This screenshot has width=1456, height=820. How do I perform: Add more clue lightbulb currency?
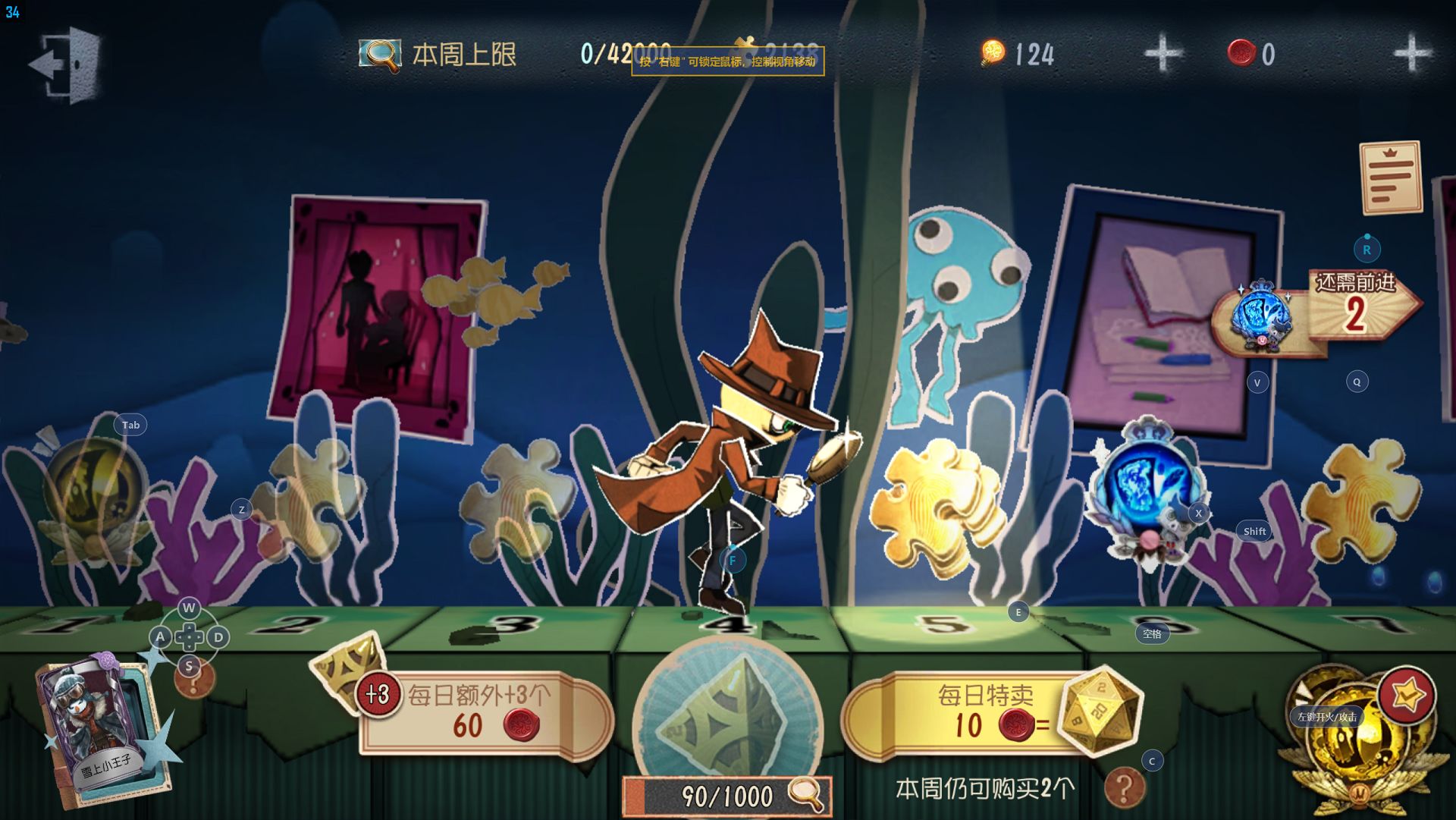pos(1162,53)
